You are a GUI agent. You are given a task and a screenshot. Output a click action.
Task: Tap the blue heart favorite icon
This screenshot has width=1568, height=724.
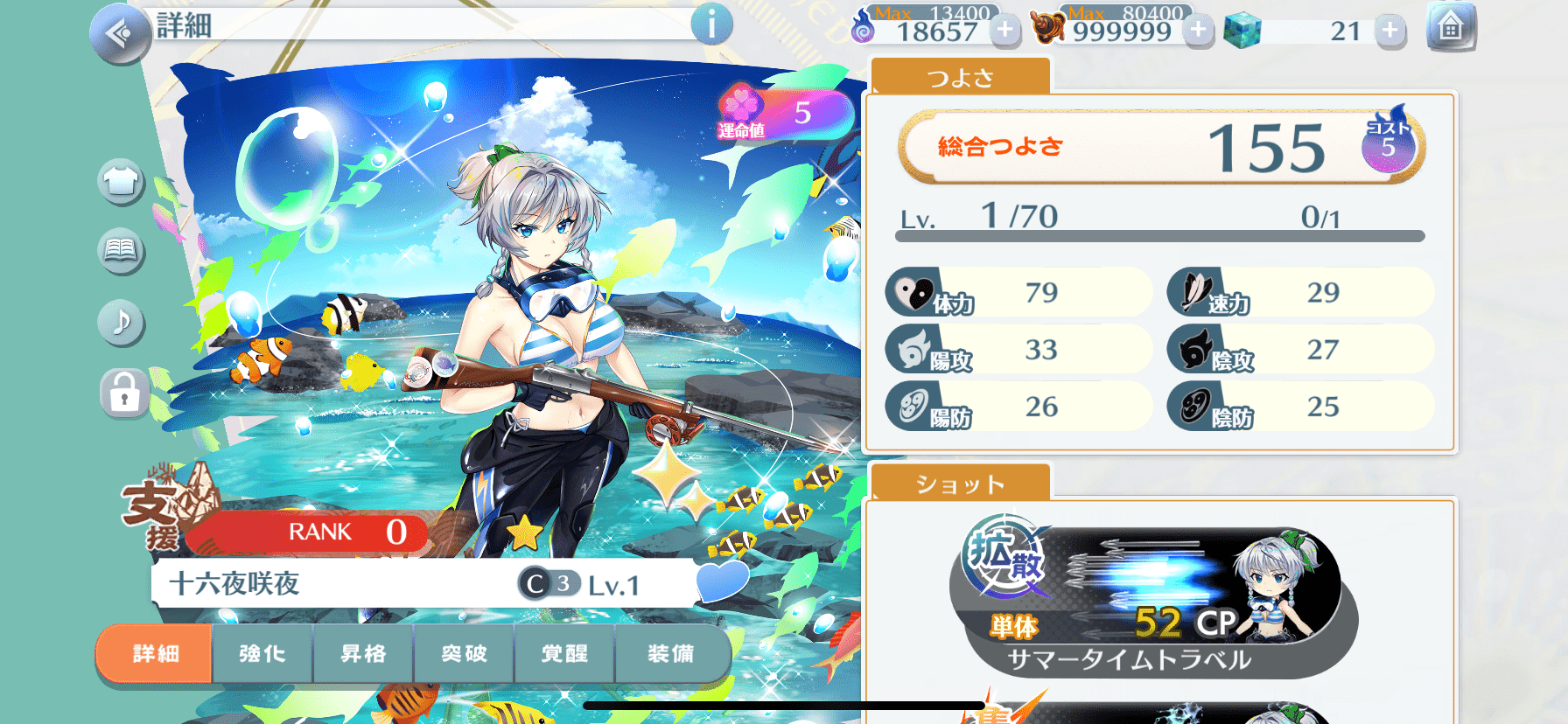point(723,581)
